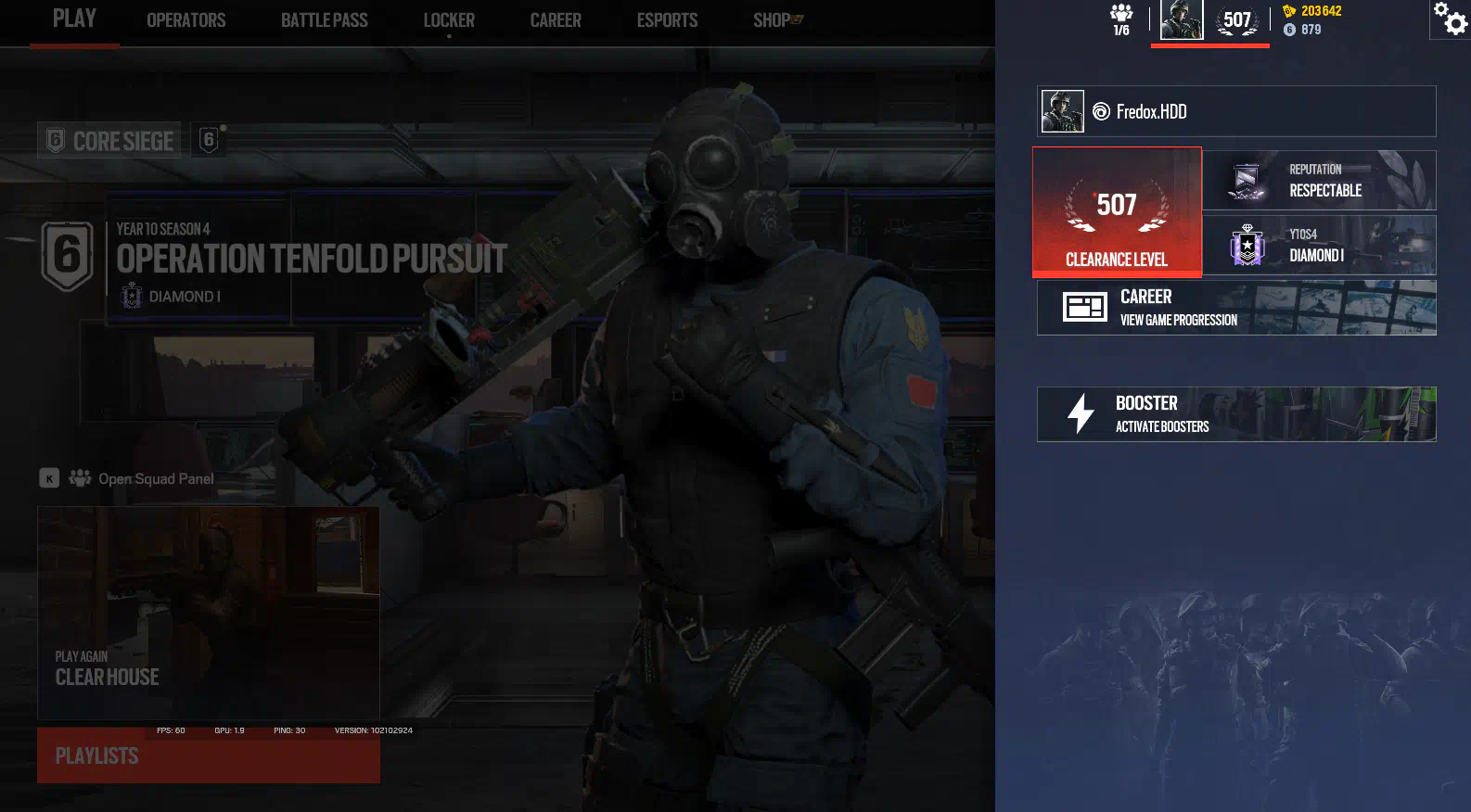Go to the Battle Pass tab

pyautogui.click(x=325, y=20)
